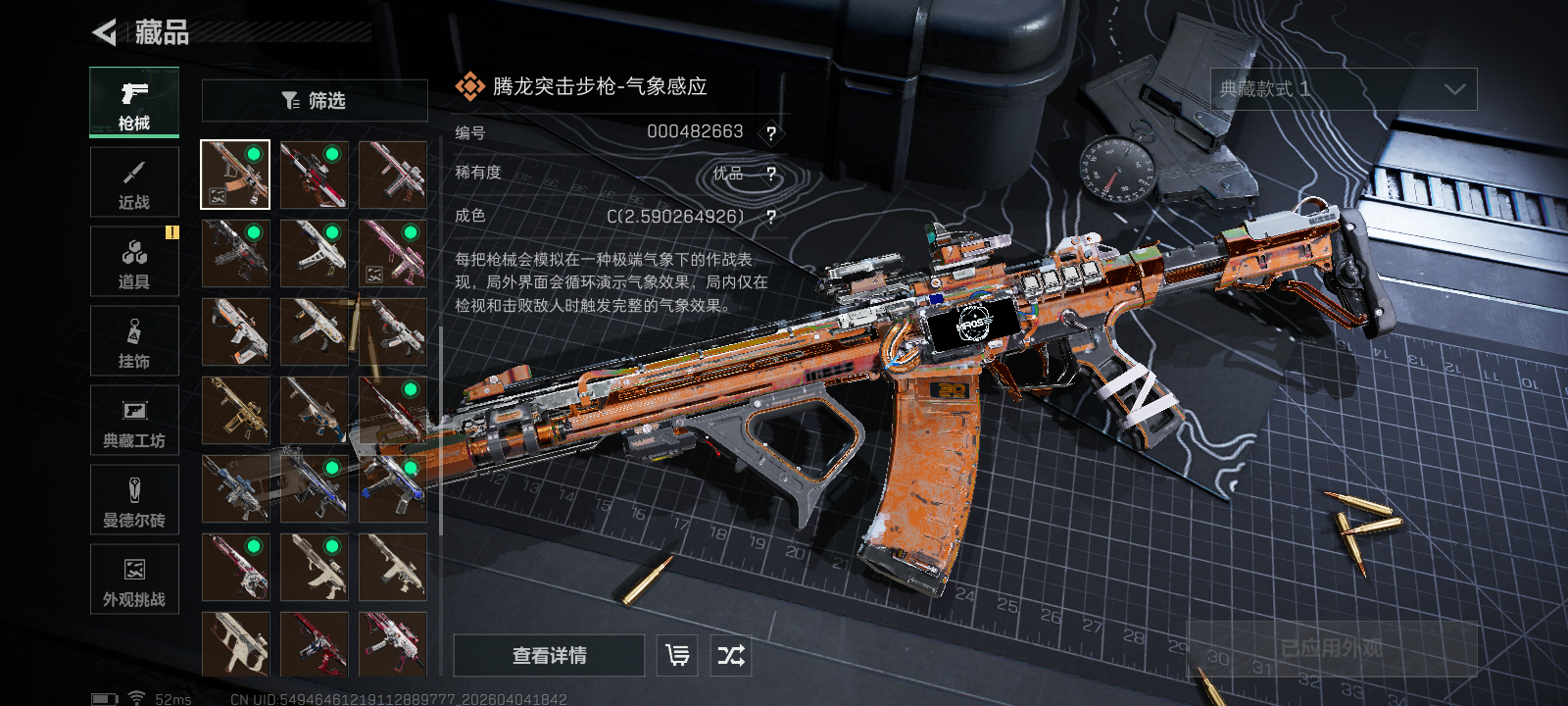Show the 挂饰 charms category
Image resolution: width=1568 pixels, height=706 pixels.
click(134, 341)
